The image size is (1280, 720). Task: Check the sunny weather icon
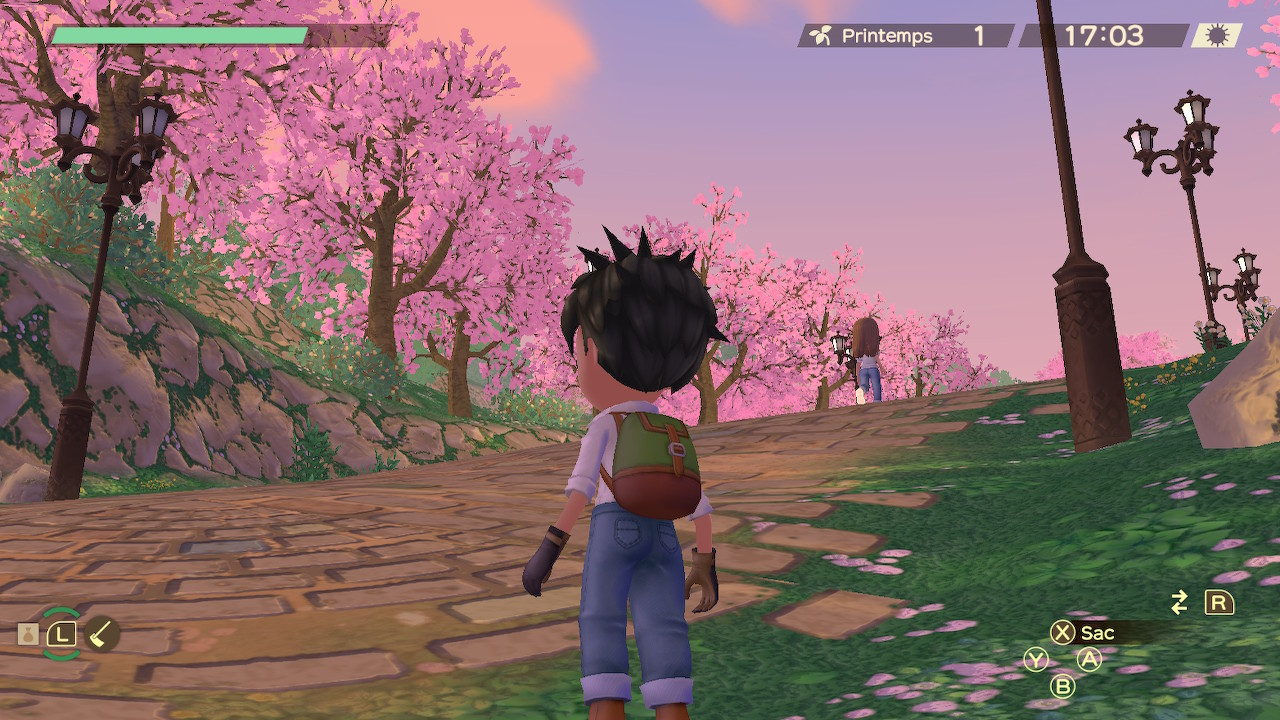point(1216,36)
